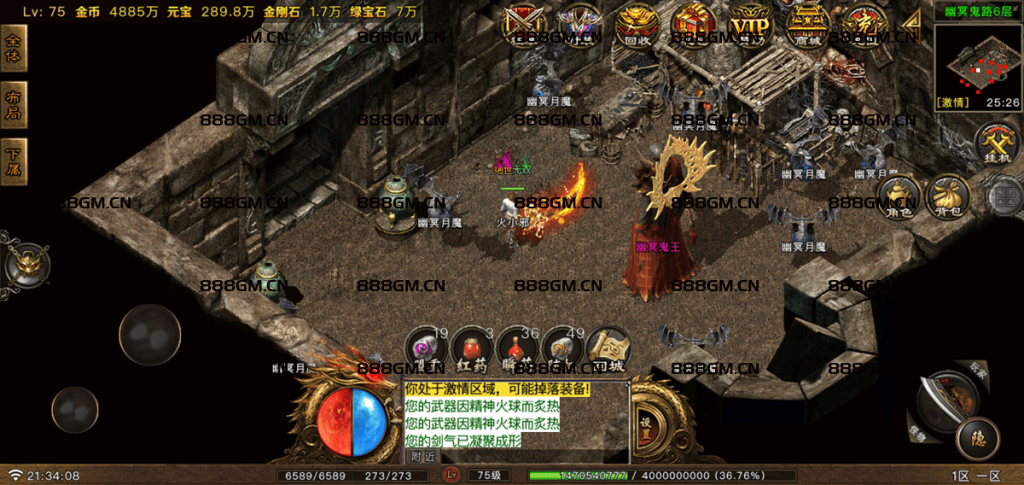Use the 红药 red potion
The width and height of the screenshot is (1024, 485).
pos(472,349)
